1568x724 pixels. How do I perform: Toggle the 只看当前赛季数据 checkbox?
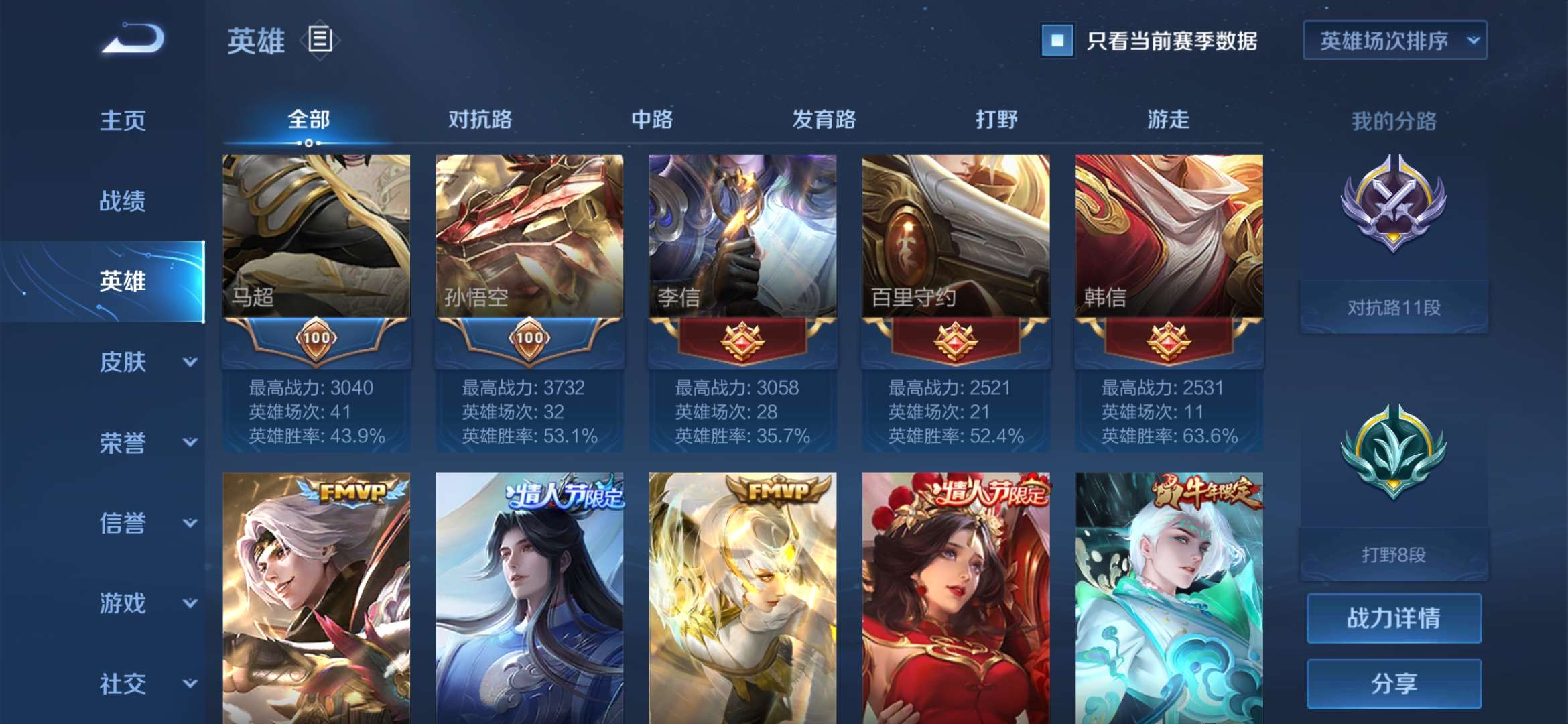coord(1056,42)
